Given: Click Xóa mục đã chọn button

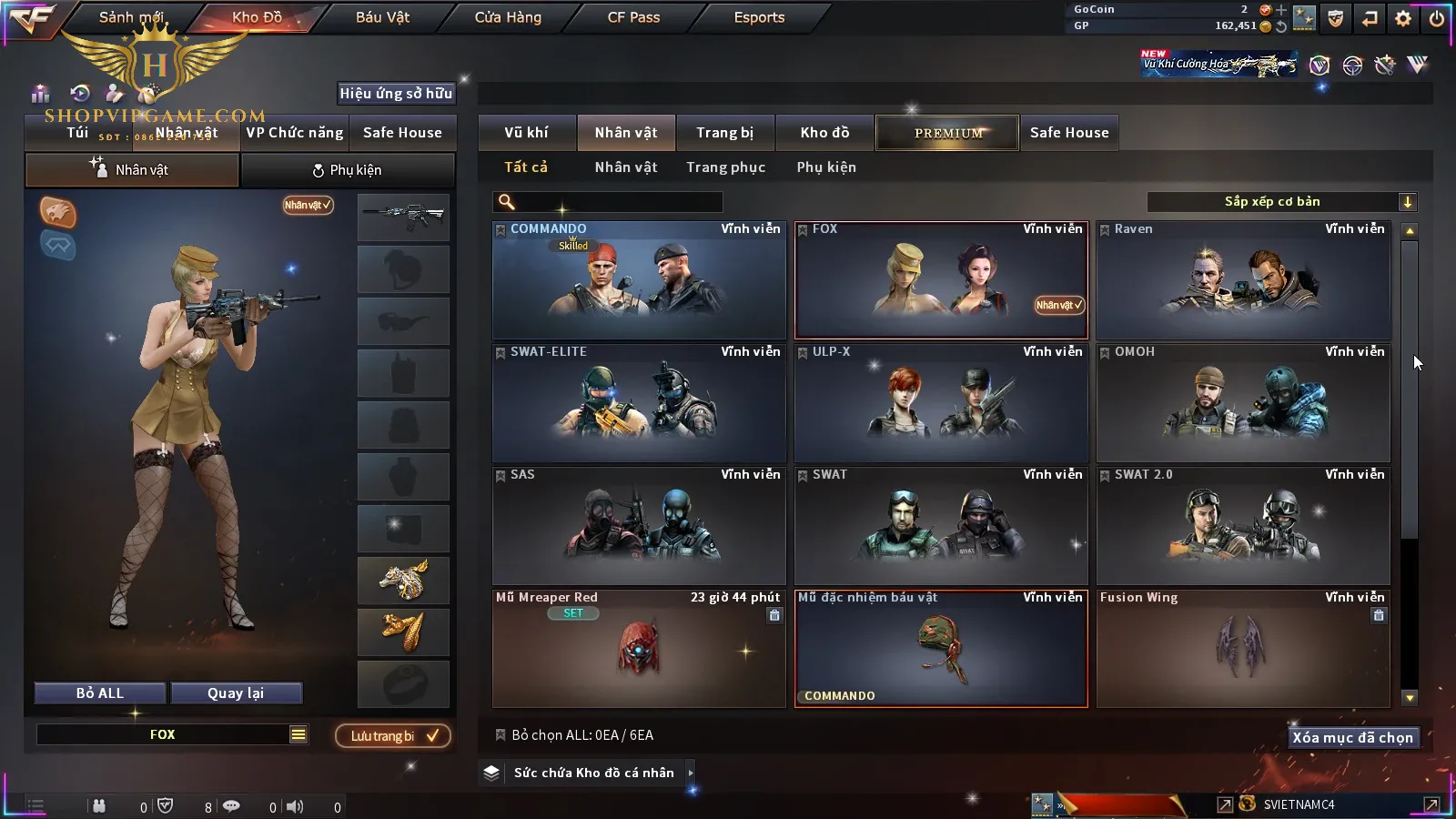Looking at the screenshot, I should [1352, 737].
